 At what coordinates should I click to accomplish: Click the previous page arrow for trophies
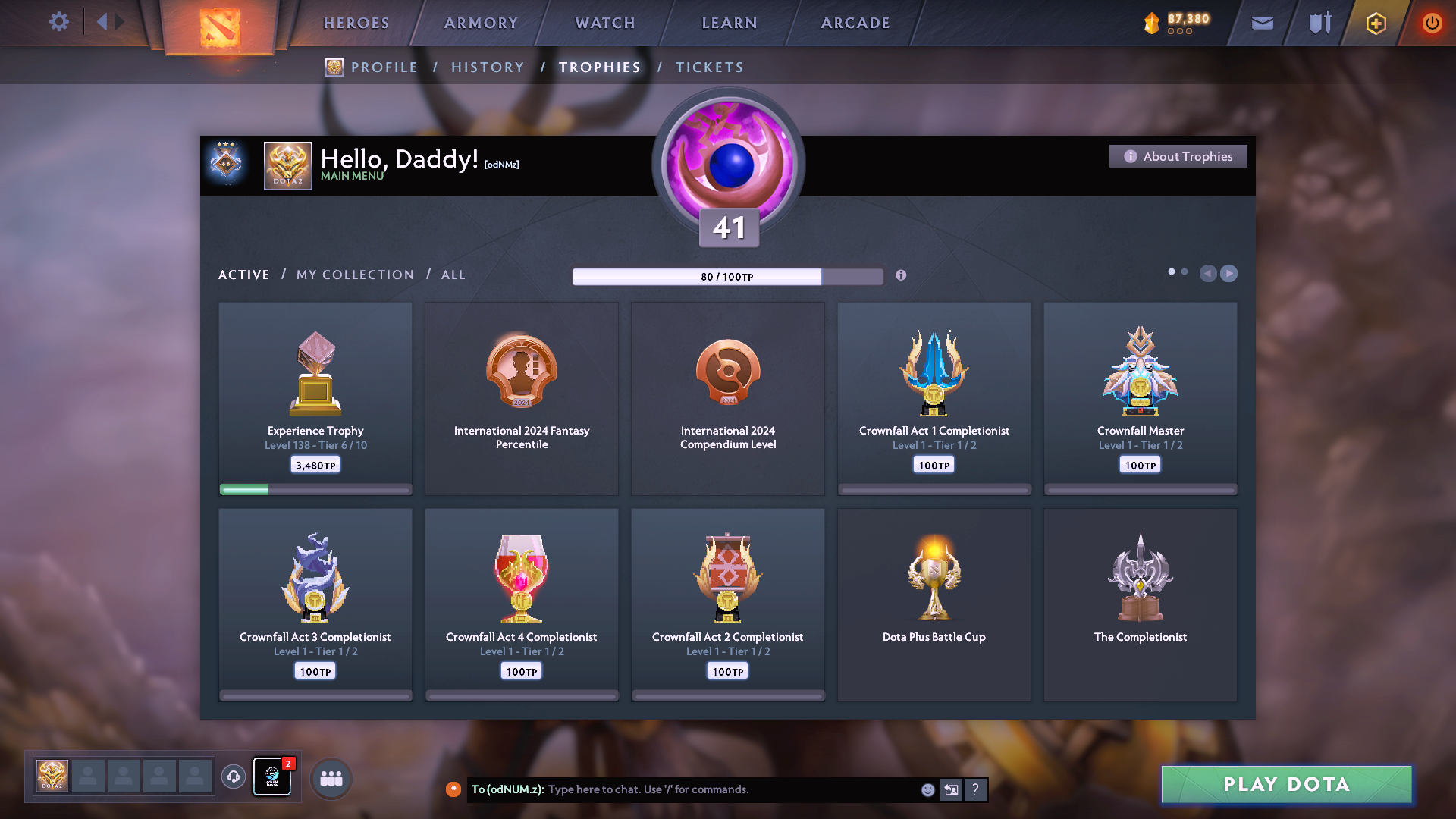tap(1209, 274)
